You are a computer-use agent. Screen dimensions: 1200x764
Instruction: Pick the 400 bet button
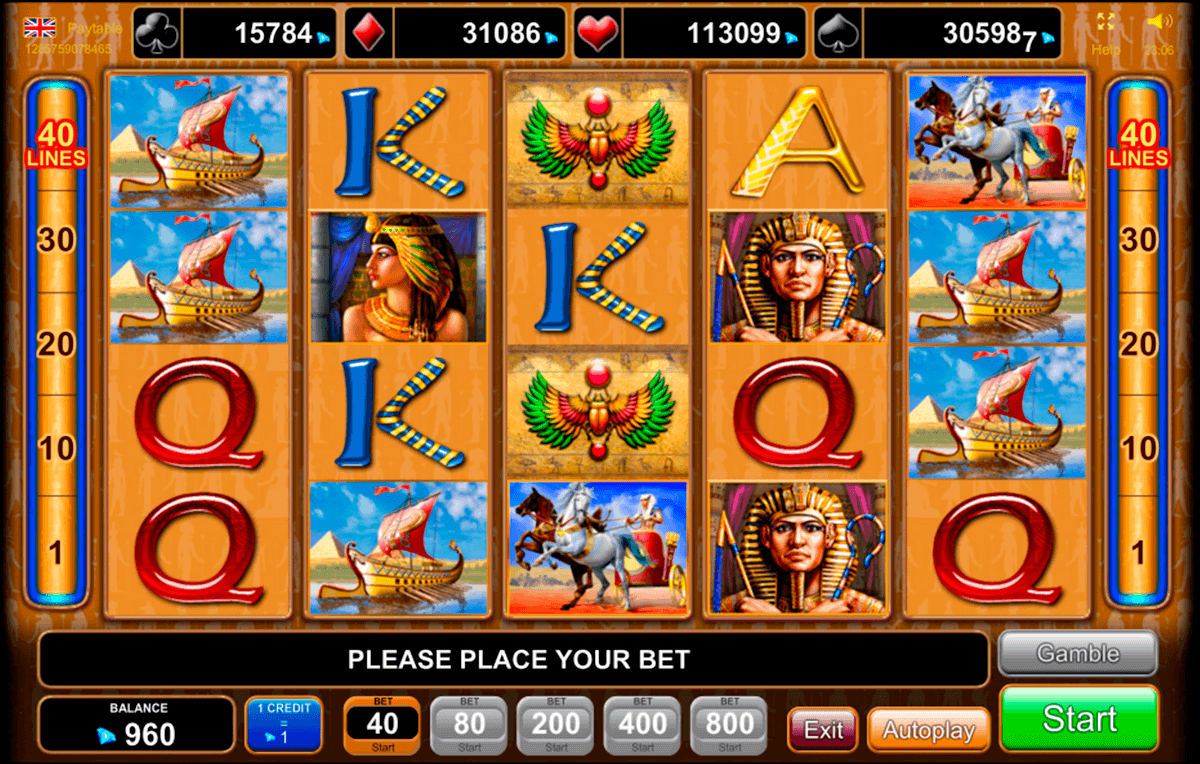tap(642, 725)
